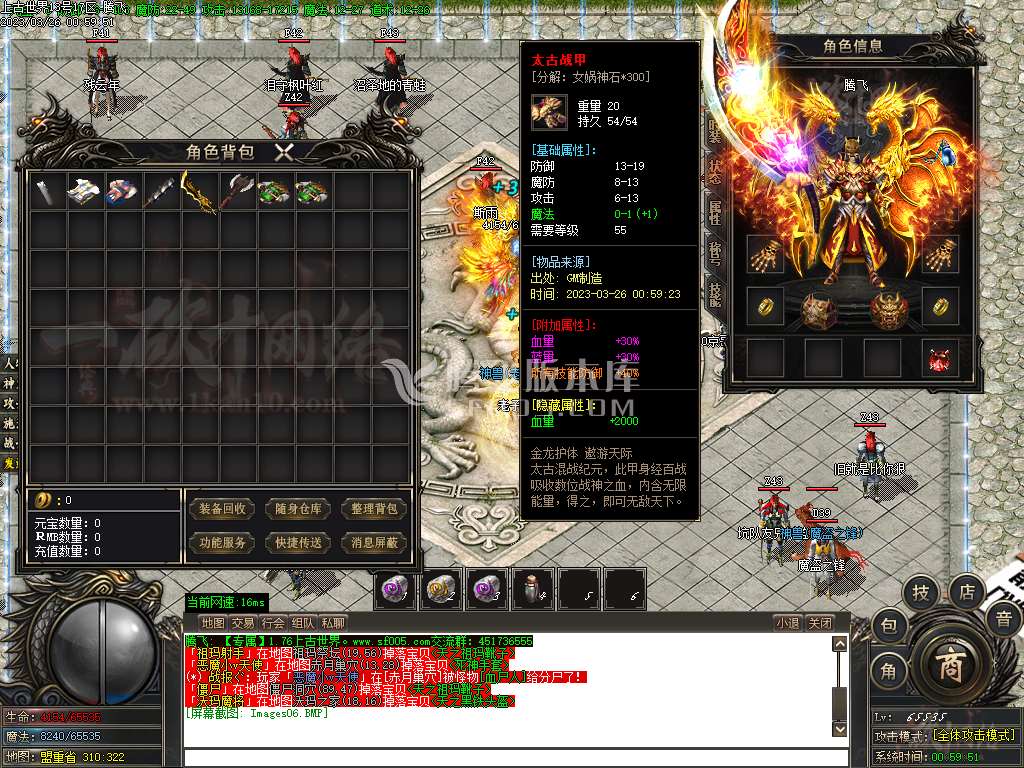Select the double-headed axe in the bag
This screenshot has width=1024, height=768.
point(237,191)
